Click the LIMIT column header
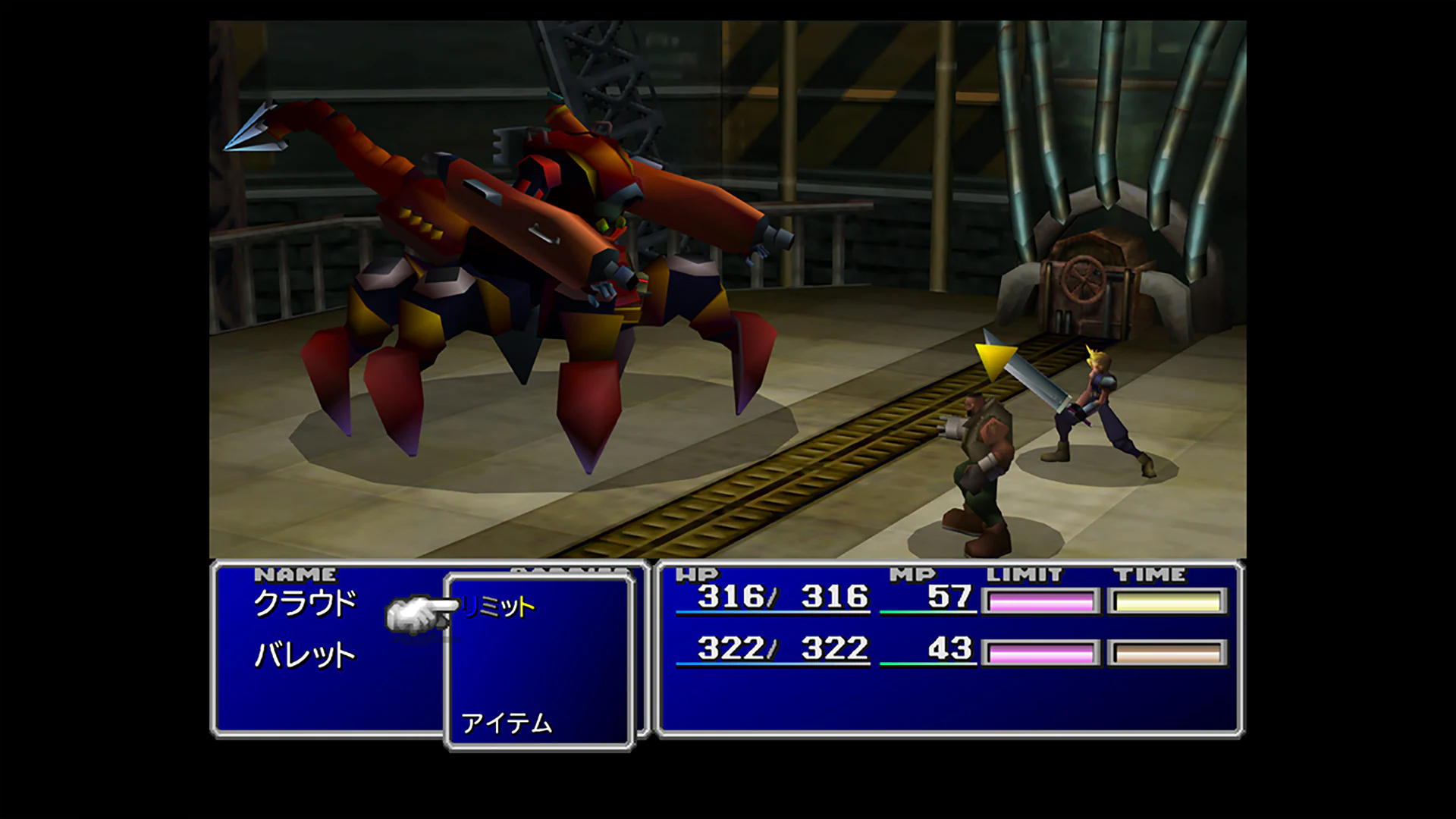This screenshot has width=1456, height=819. click(x=1024, y=574)
